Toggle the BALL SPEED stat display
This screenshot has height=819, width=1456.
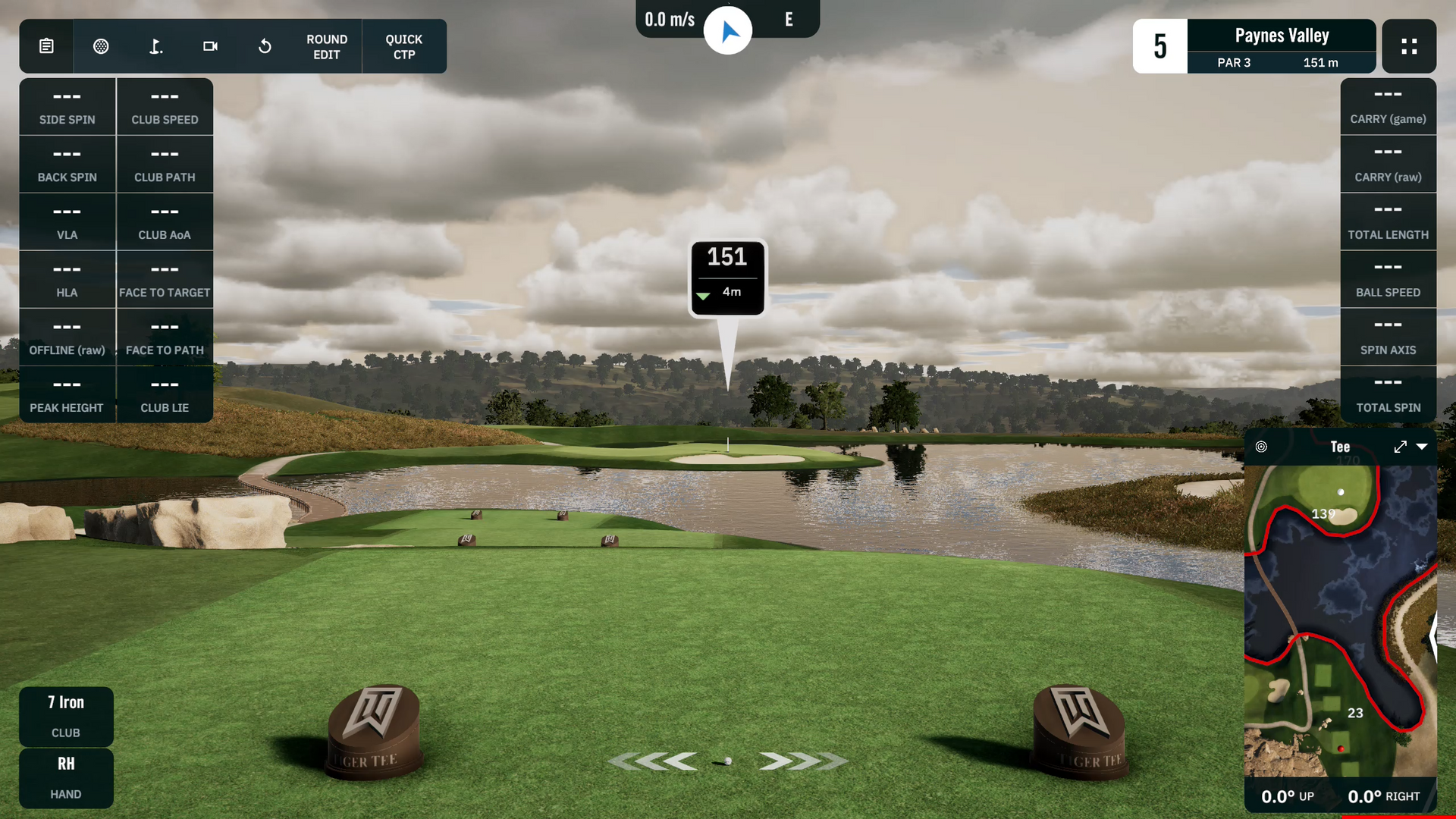click(1388, 279)
